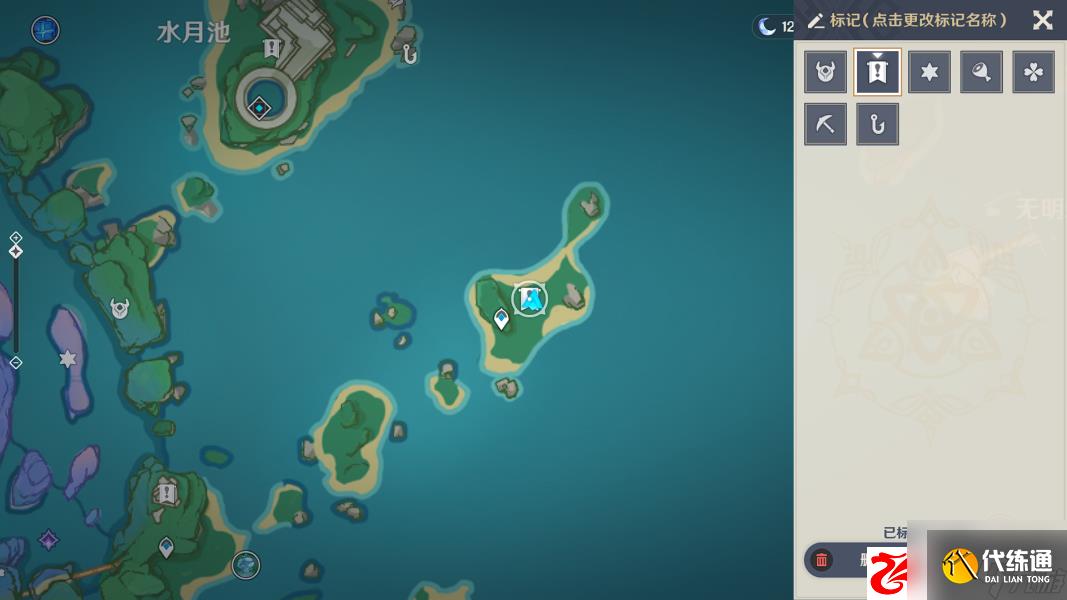Click the fishing hook marker on the map
The width and height of the screenshot is (1067, 600).
(409, 54)
